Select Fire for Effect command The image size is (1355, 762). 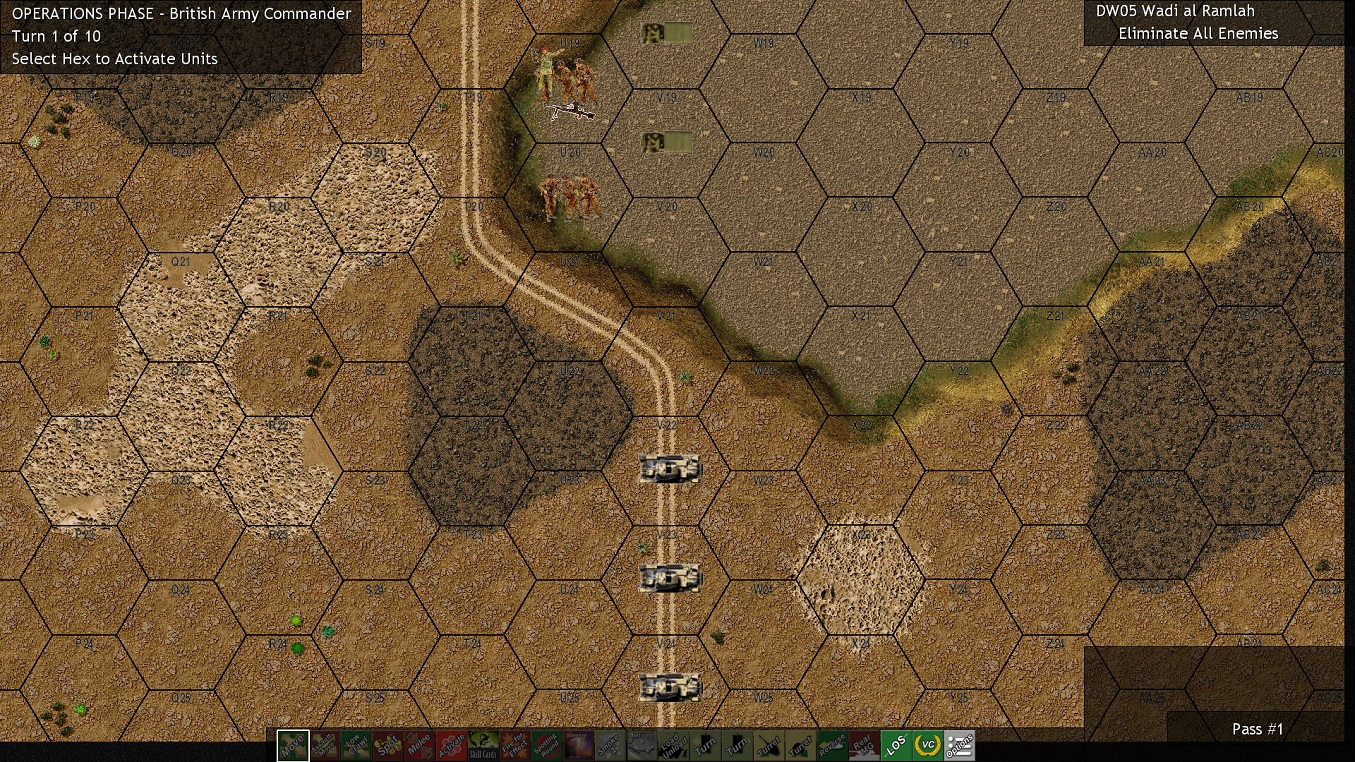[x=515, y=745]
